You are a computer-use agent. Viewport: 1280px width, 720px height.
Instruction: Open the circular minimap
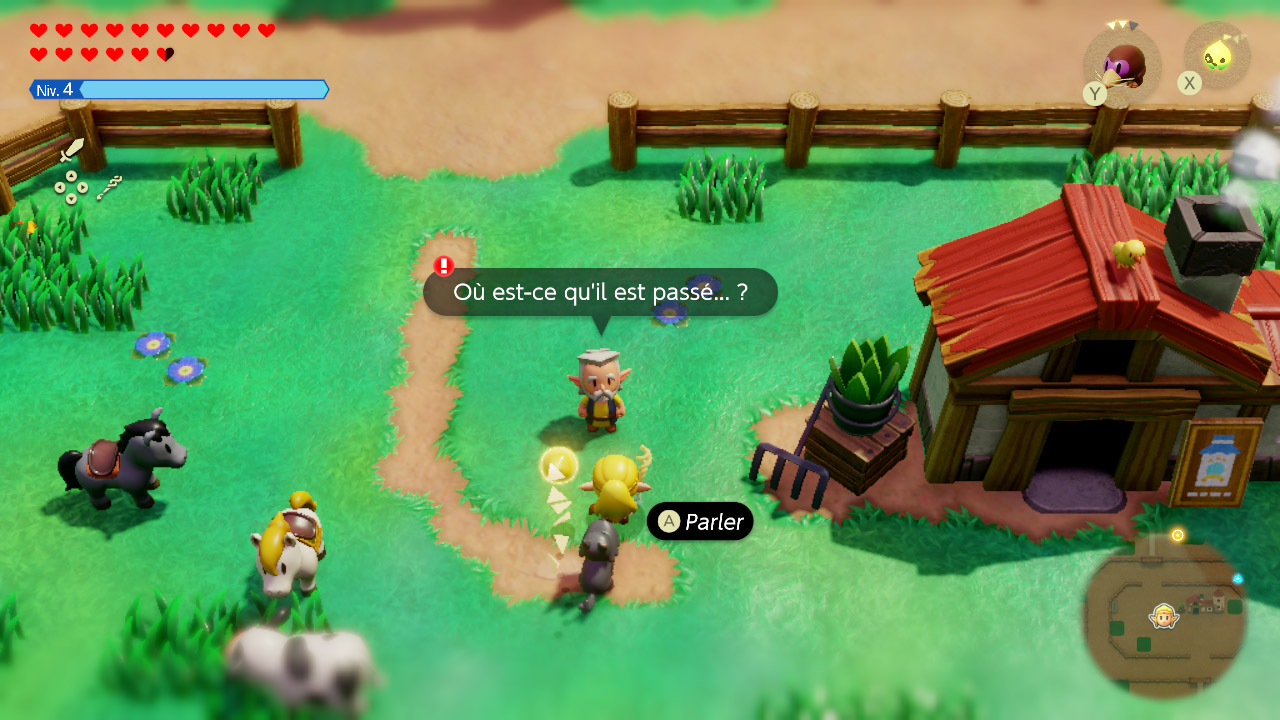(1165, 617)
